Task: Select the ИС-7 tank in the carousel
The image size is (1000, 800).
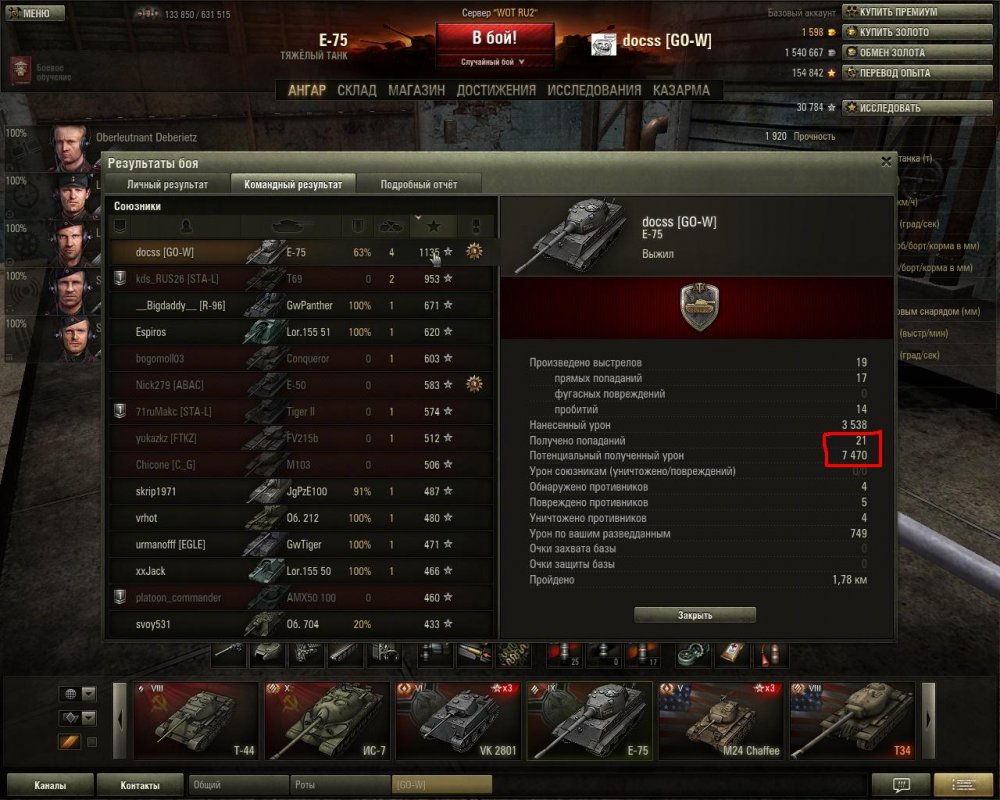Action: coord(326,720)
